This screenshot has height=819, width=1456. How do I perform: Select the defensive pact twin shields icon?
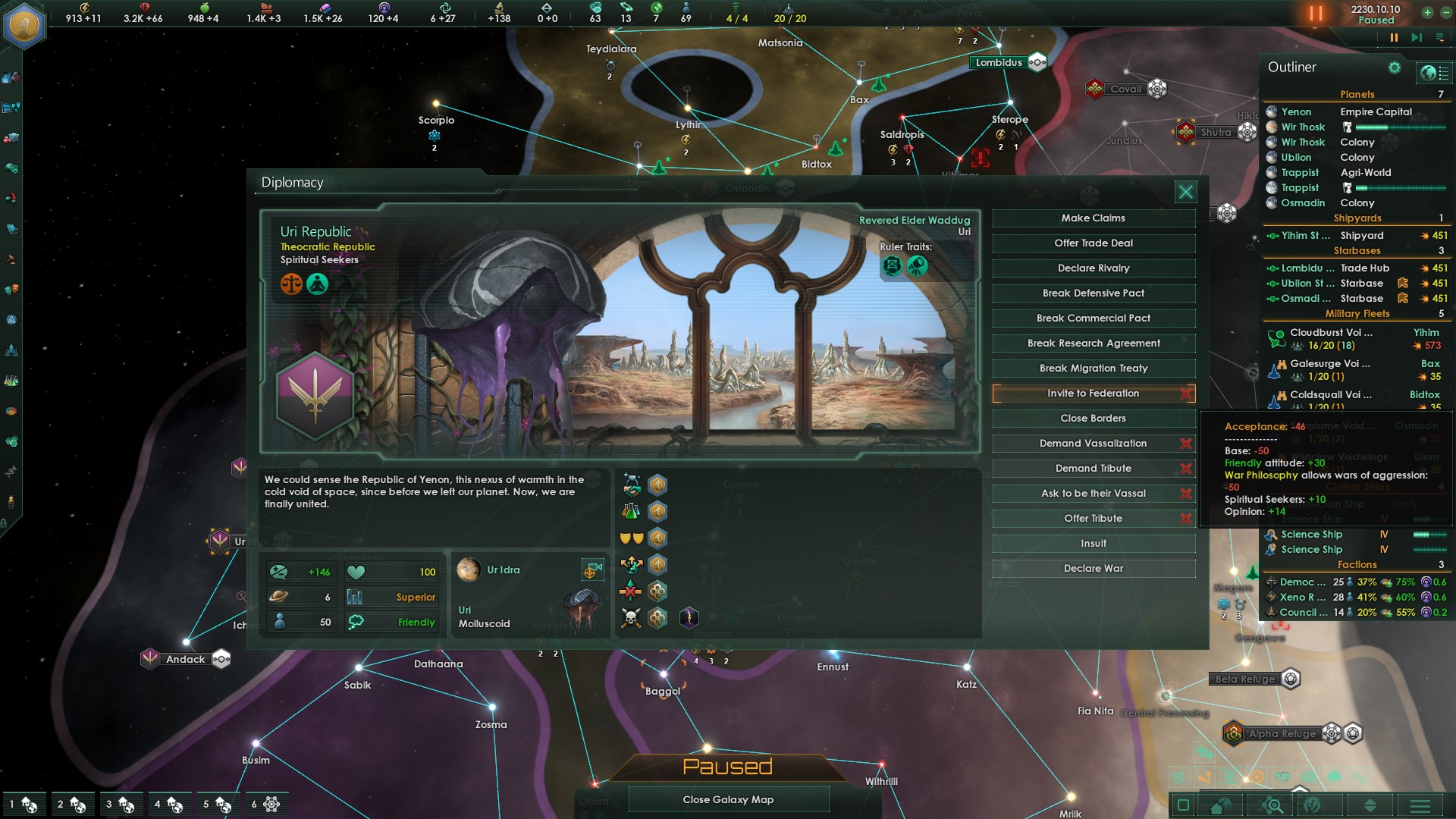click(x=632, y=538)
